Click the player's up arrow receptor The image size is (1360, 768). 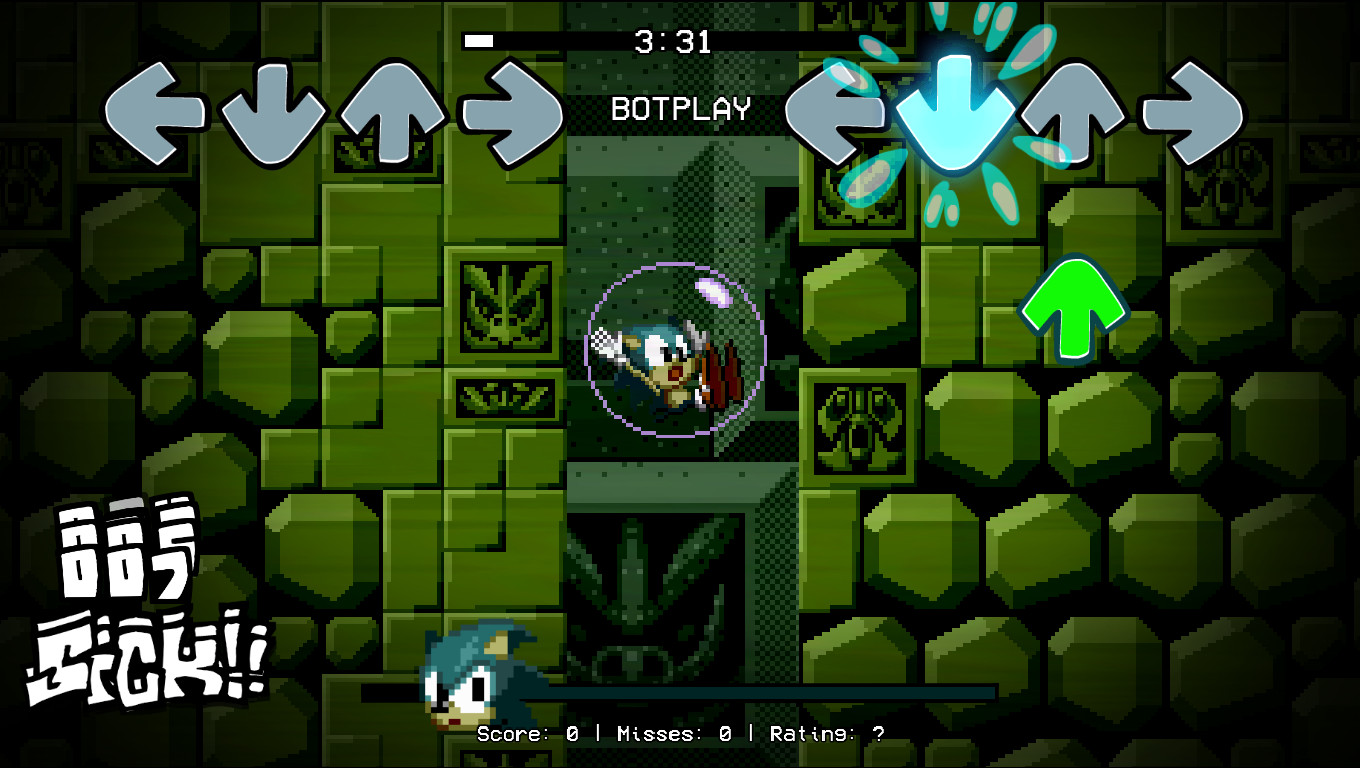1071,110
